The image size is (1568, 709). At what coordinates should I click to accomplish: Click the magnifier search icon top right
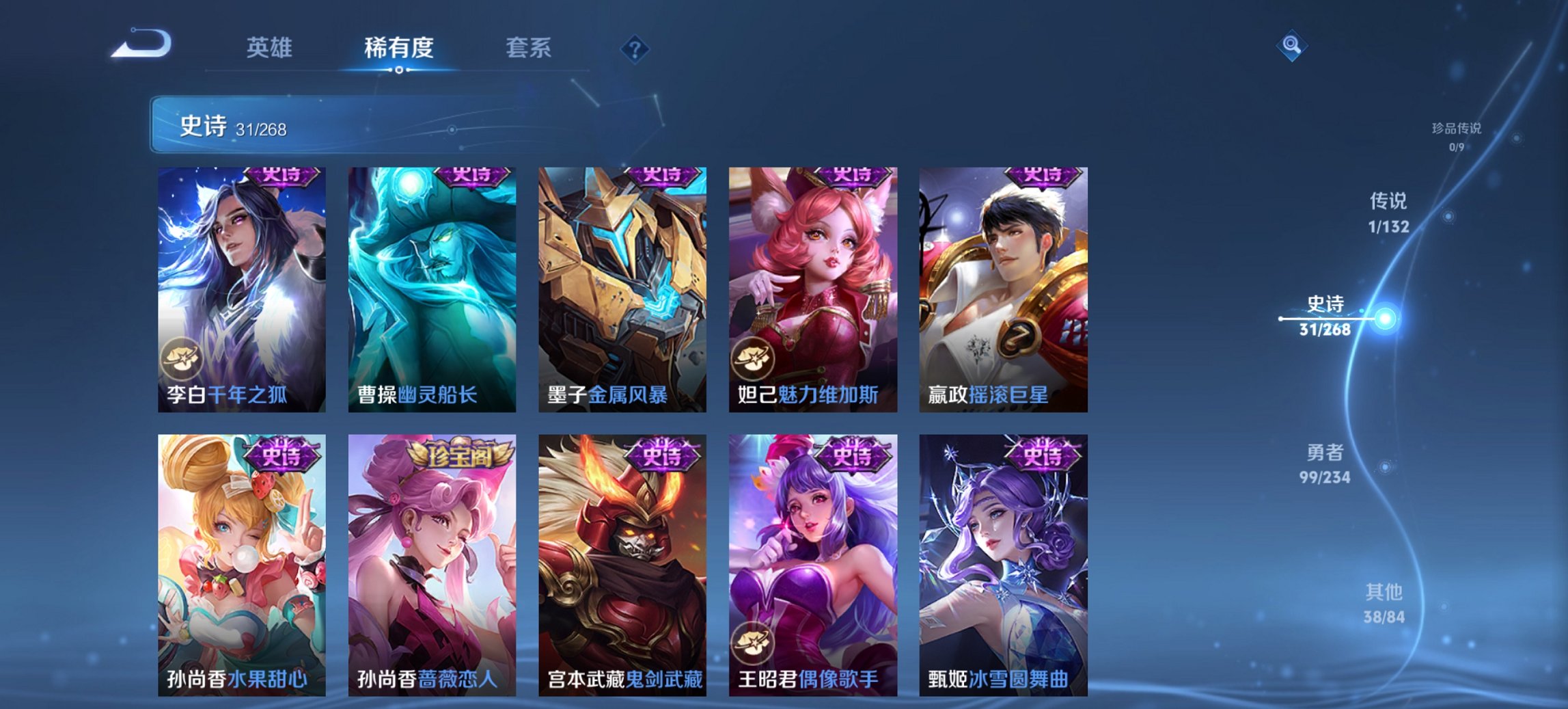coord(1291,46)
